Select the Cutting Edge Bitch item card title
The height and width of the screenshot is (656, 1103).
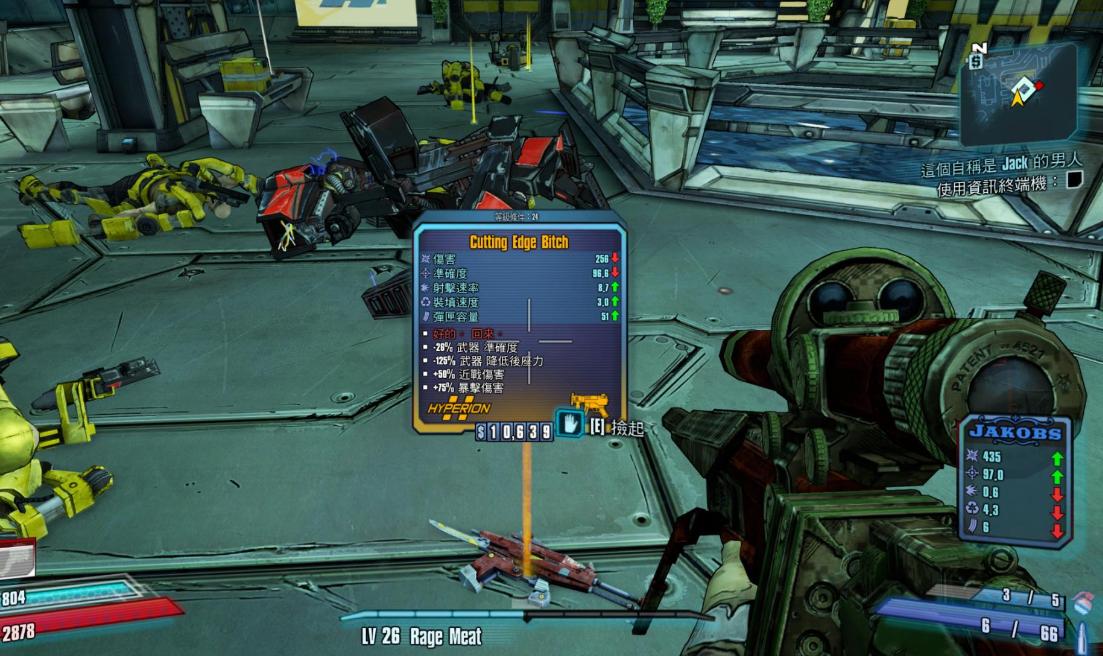(x=518, y=242)
